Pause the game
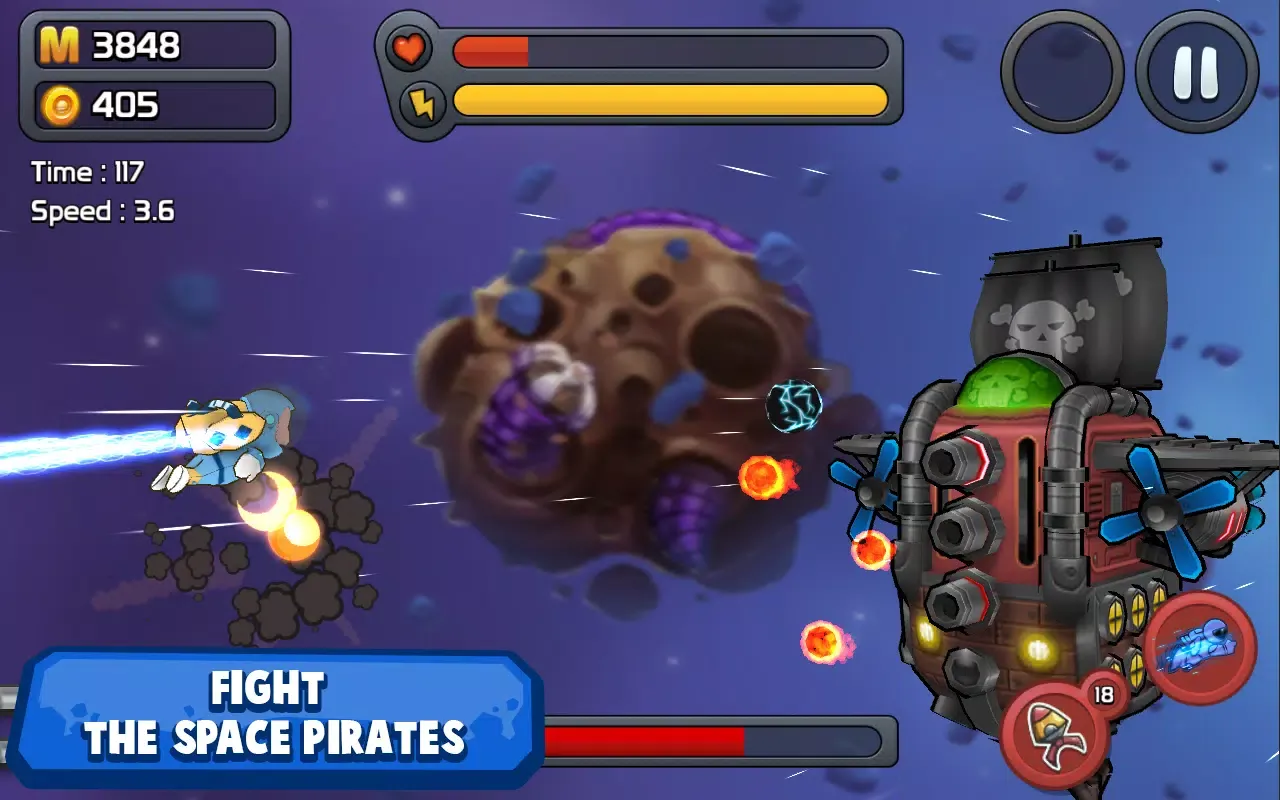 click(x=1196, y=70)
